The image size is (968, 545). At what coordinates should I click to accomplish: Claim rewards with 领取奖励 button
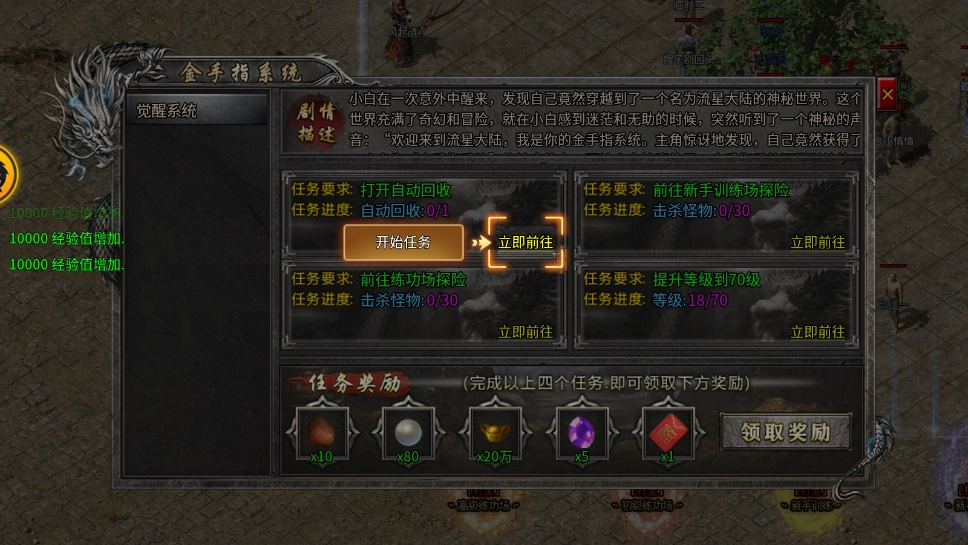(x=785, y=432)
